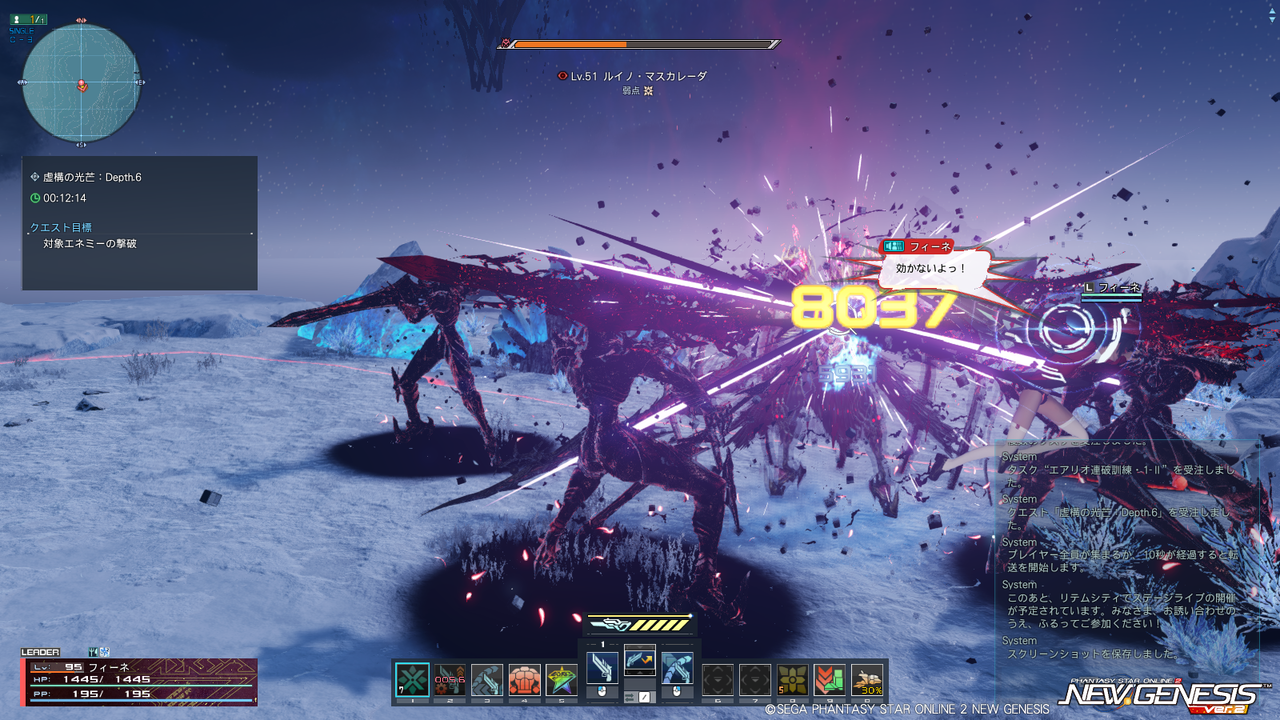Trigger the orange muscular torso skill
The image size is (1280, 720).
coord(524,680)
